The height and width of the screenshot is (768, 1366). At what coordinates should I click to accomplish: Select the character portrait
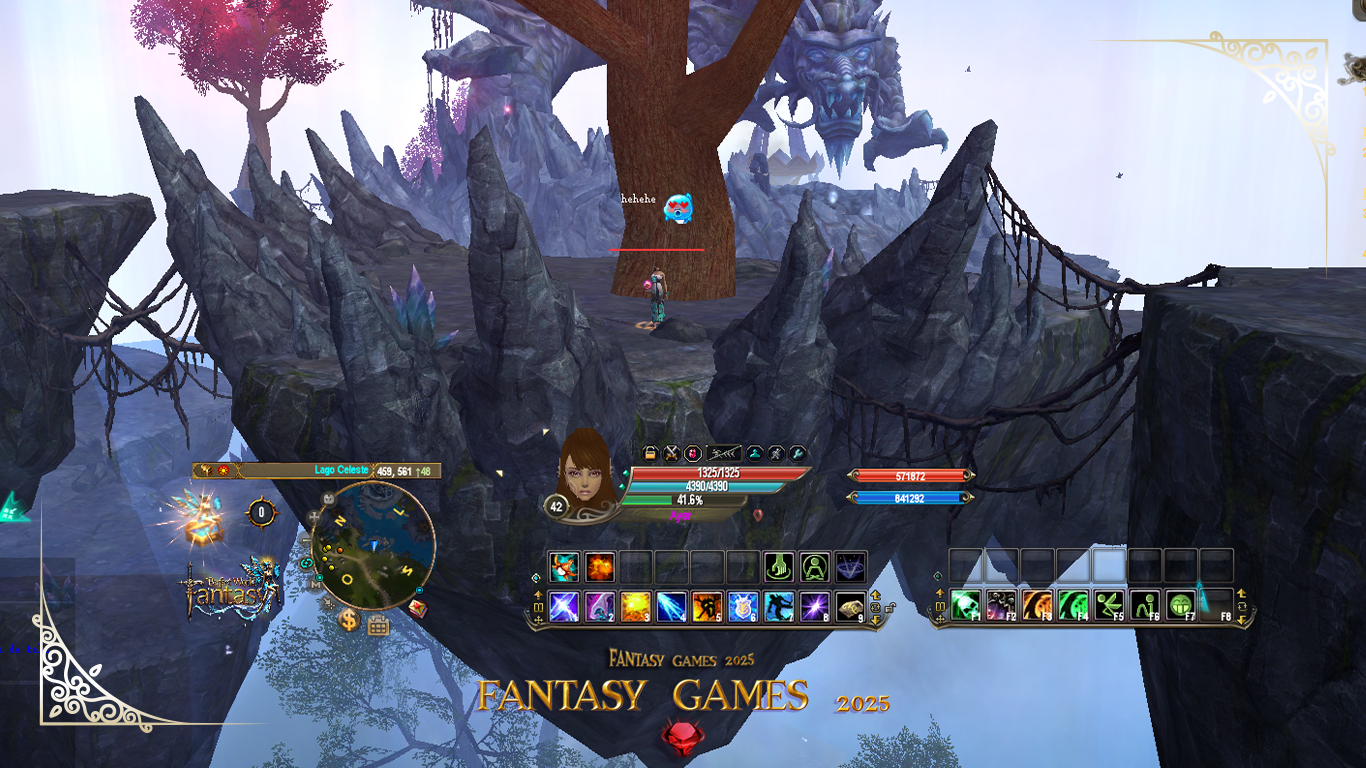point(586,470)
